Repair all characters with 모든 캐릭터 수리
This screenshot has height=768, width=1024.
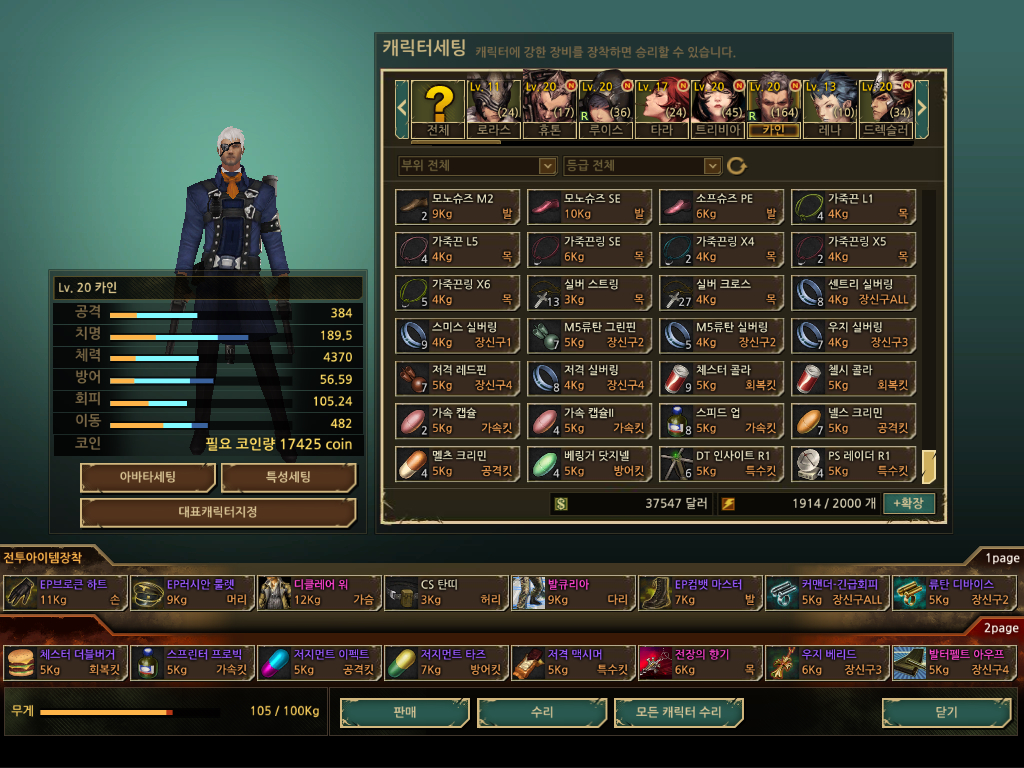click(x=679, y=712)
